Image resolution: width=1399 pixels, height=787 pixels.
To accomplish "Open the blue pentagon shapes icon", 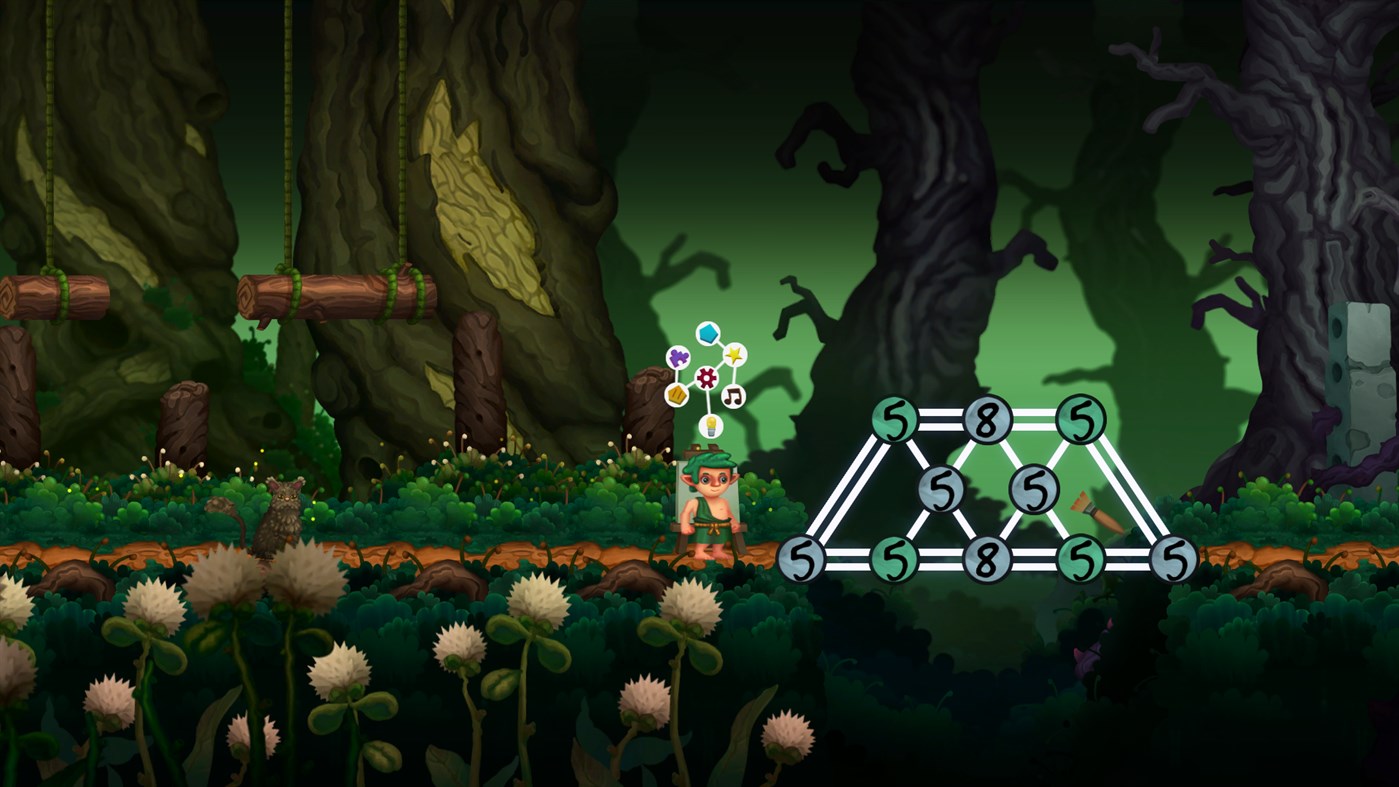I will (x=708, y=333).
